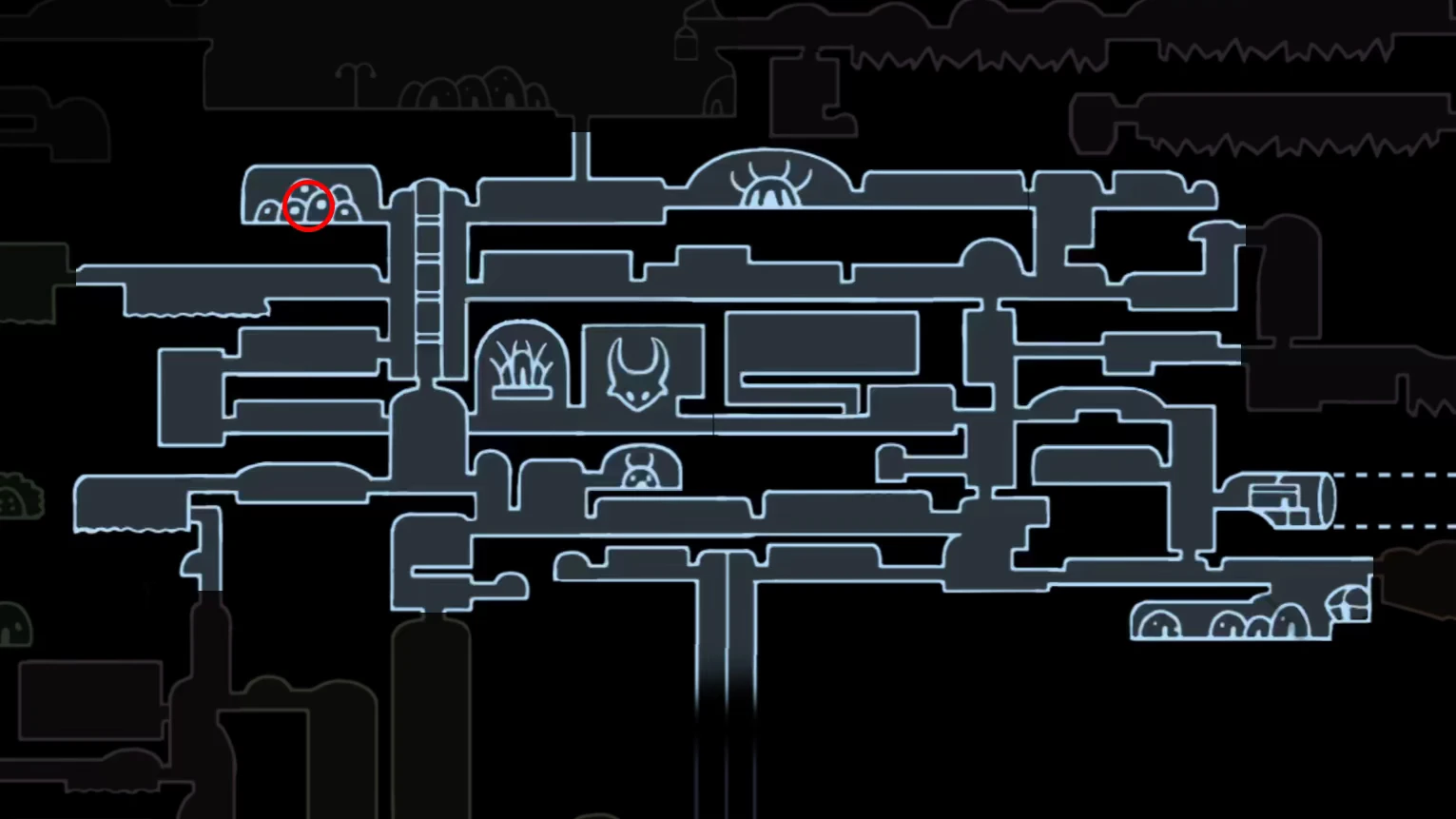Select the red-circled grub location

point(308,205)
